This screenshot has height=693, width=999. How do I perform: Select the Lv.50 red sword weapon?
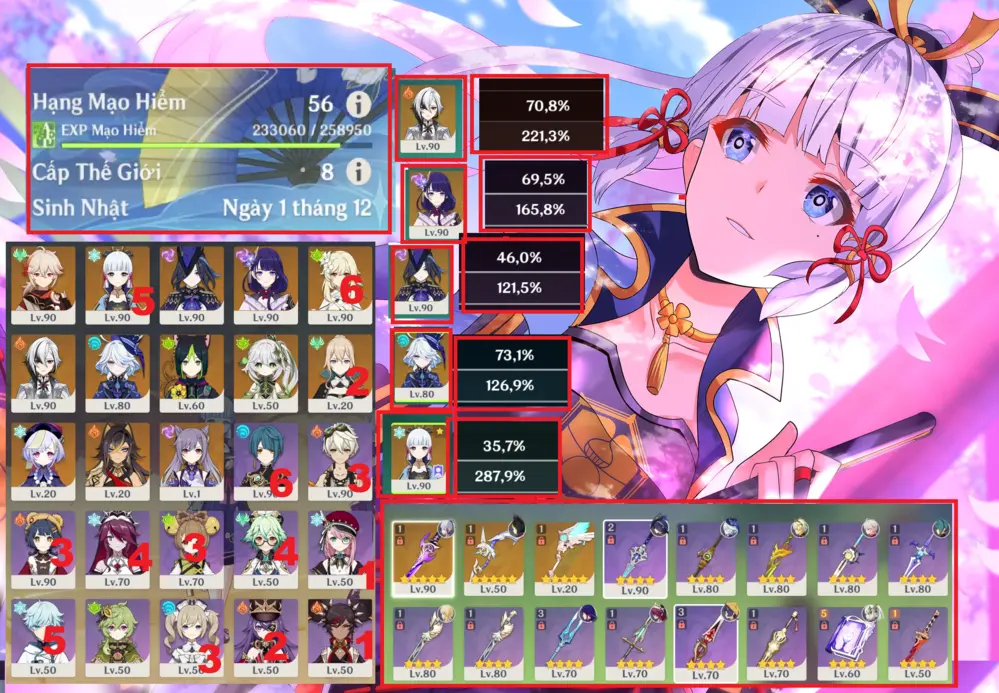point(918,641)
